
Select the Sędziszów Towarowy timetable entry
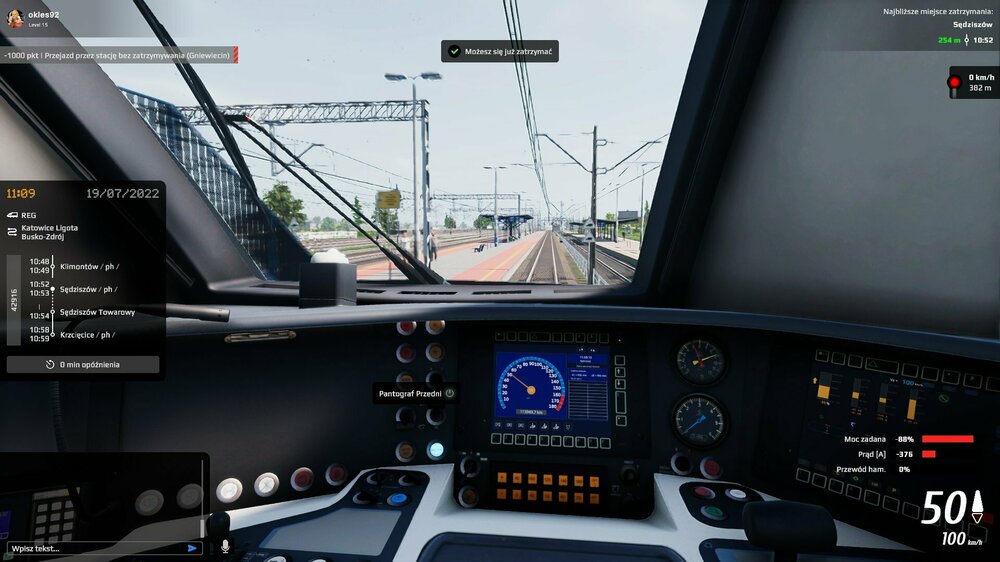(97, 312)
